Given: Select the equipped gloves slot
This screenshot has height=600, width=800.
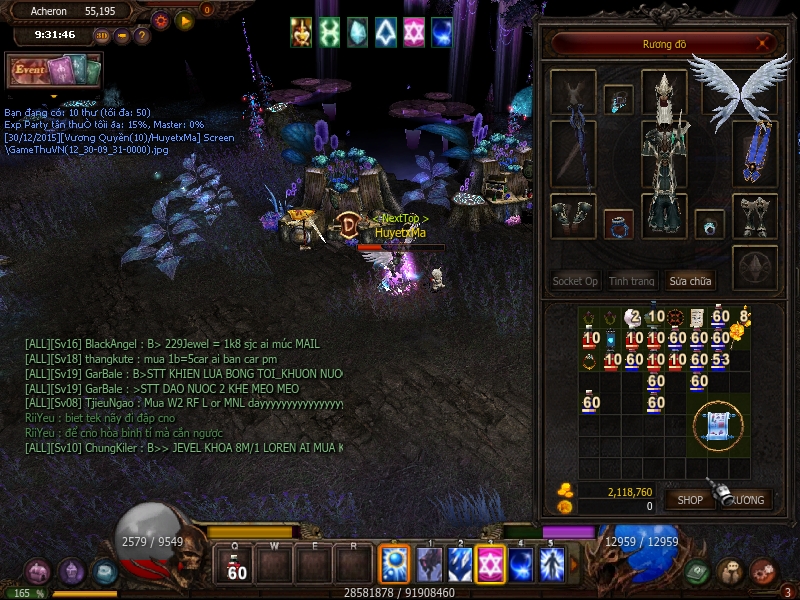Looking at the screenshot, I should [573, 215].
